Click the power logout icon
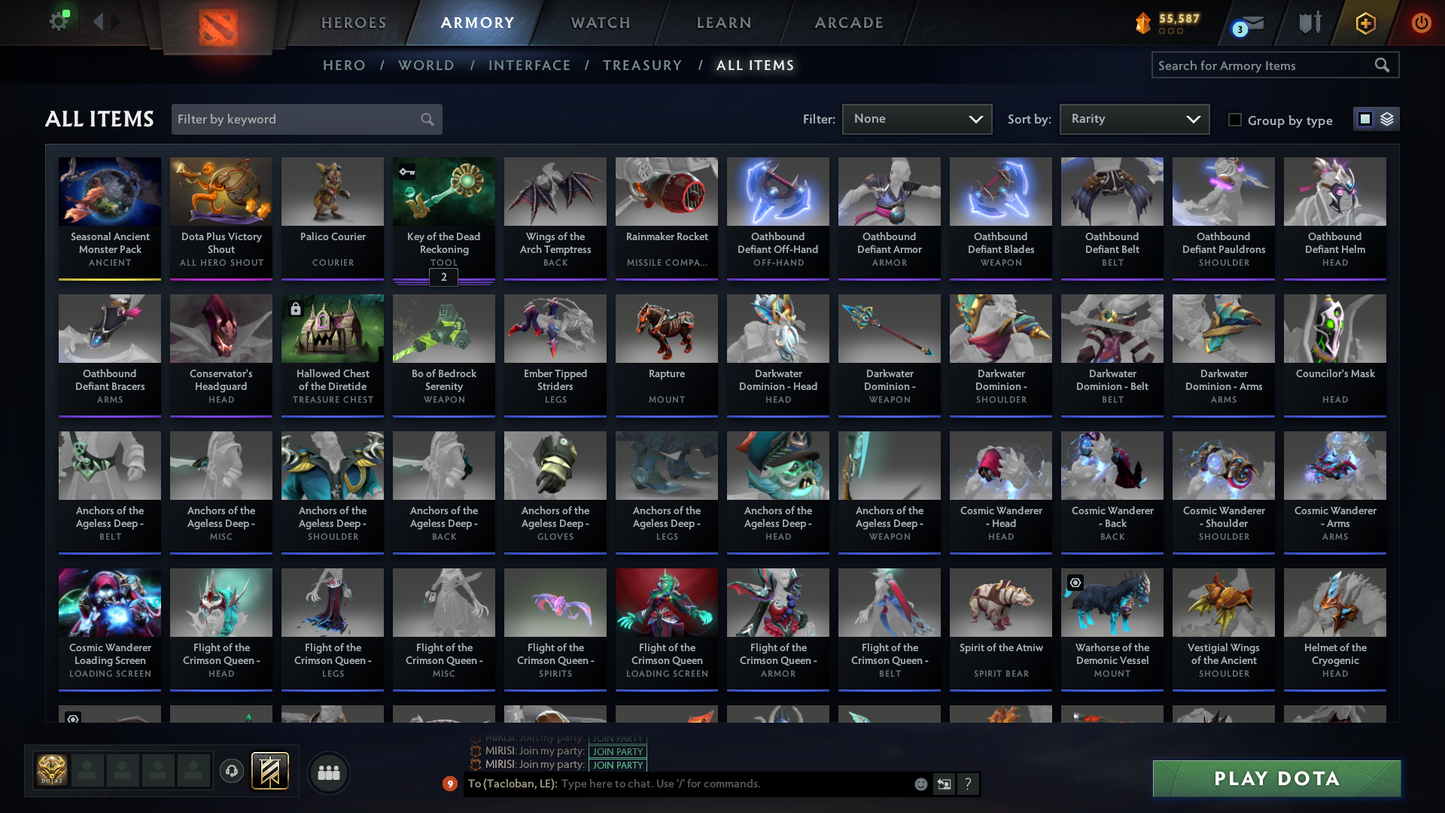The image size is (1445, 813). tap(1420, 21)
